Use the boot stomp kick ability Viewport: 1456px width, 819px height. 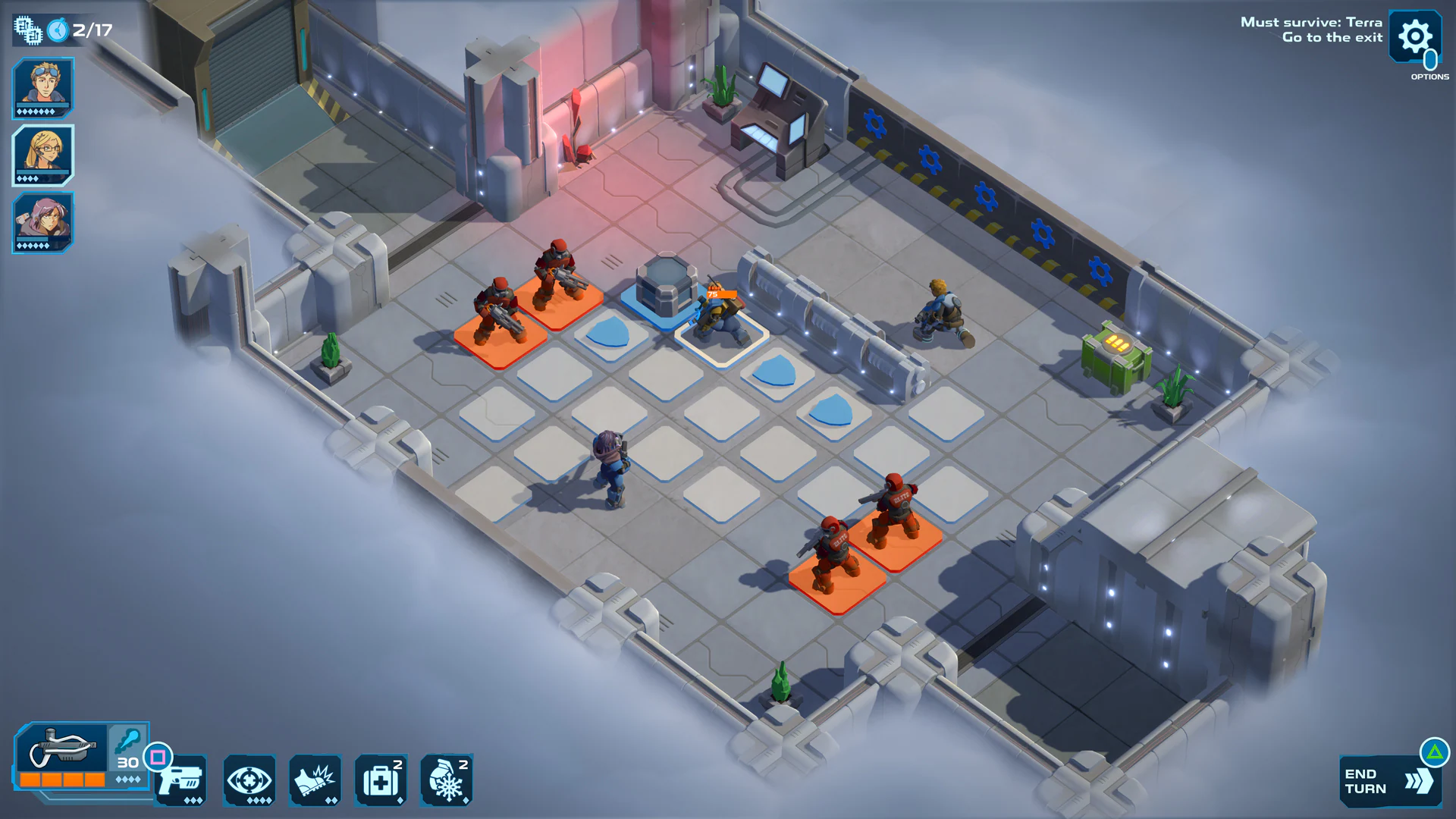coord(315,780)
